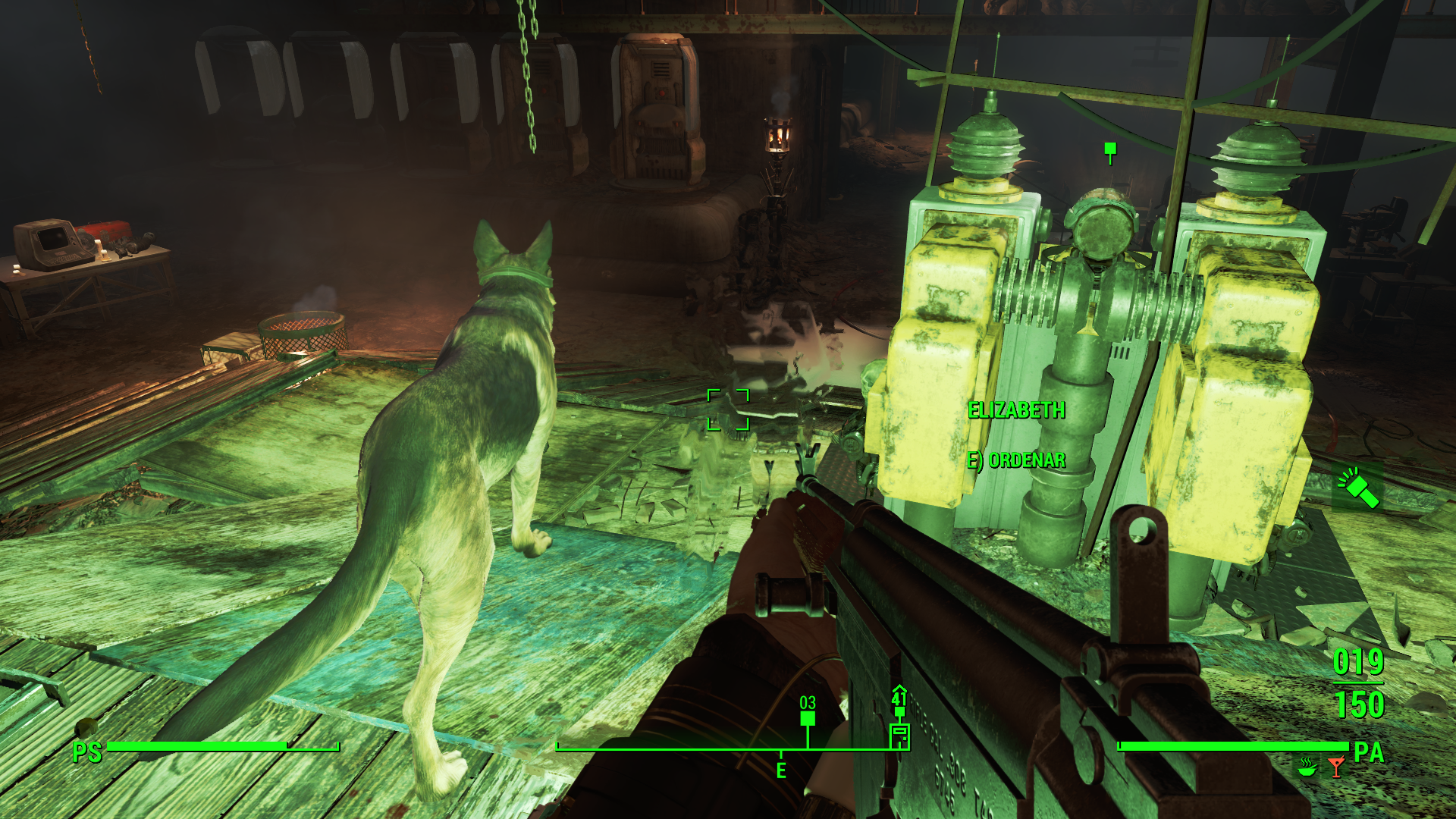The width and height of the screenshot is (1456, 819).
Task: Click the flashlight status icon
Action: click(1357, 487)
